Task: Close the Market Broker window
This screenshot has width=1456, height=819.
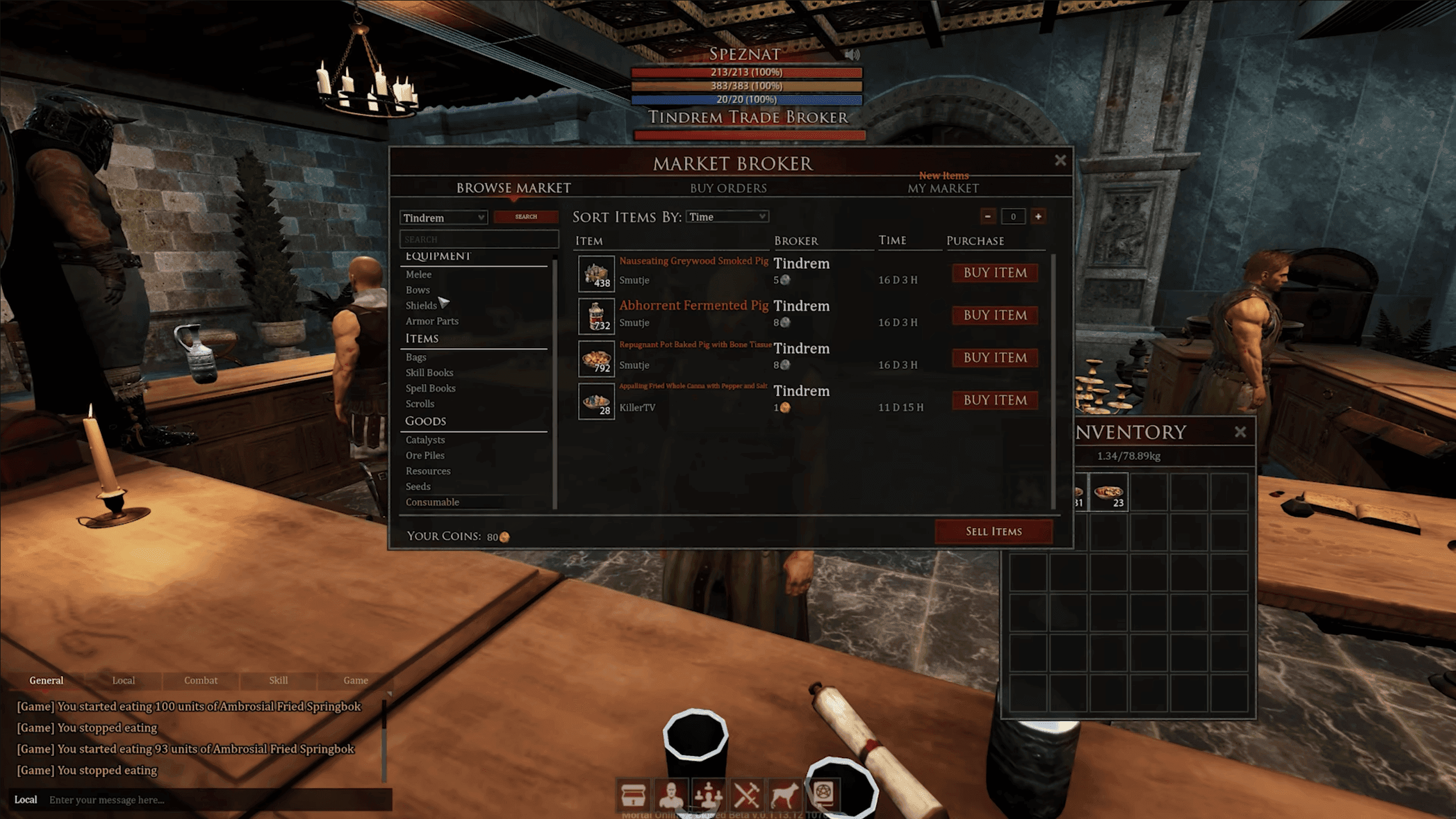Action: (x=1060, y=161)
